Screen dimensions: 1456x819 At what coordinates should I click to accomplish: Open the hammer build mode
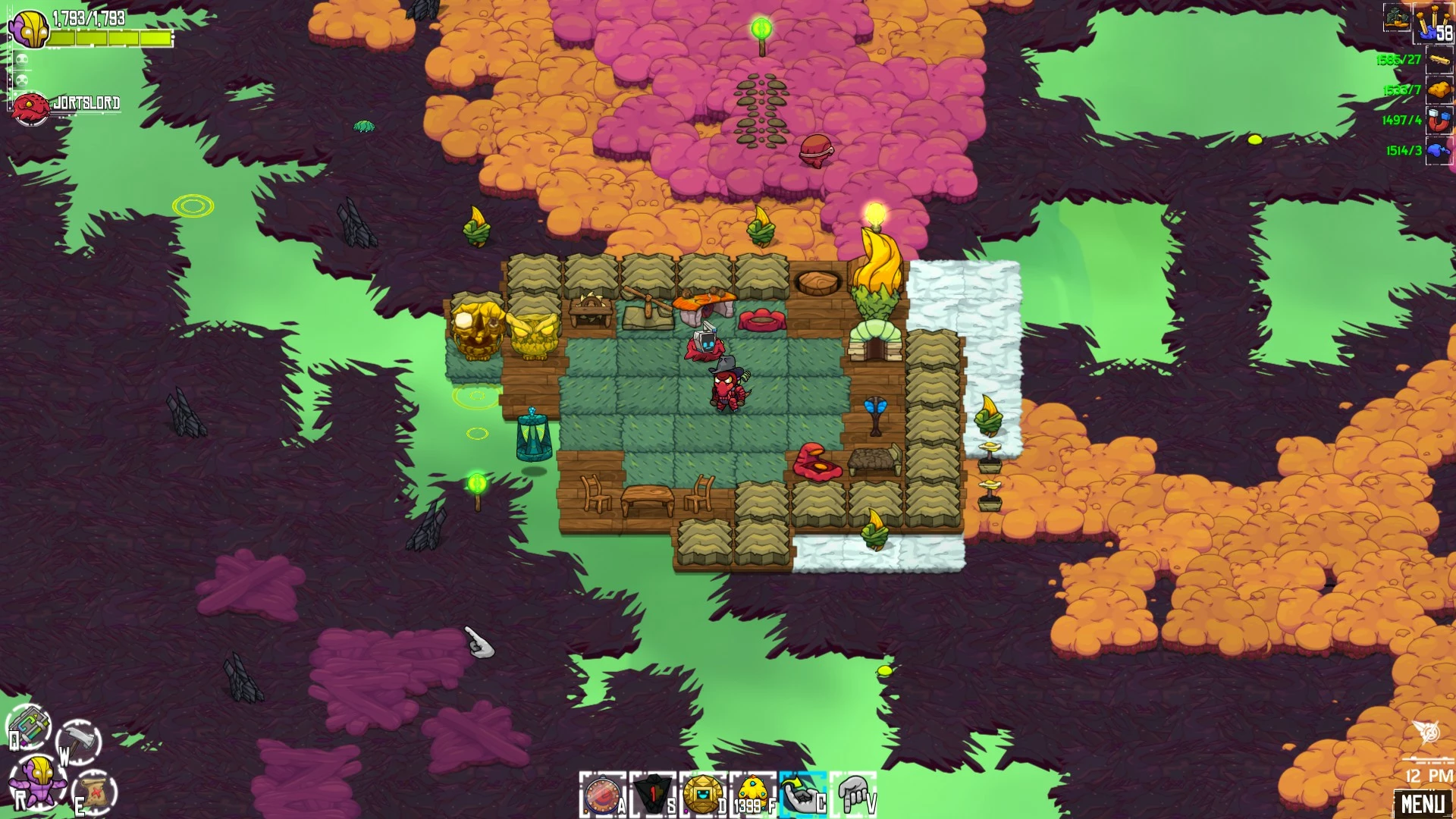[80, 740]
